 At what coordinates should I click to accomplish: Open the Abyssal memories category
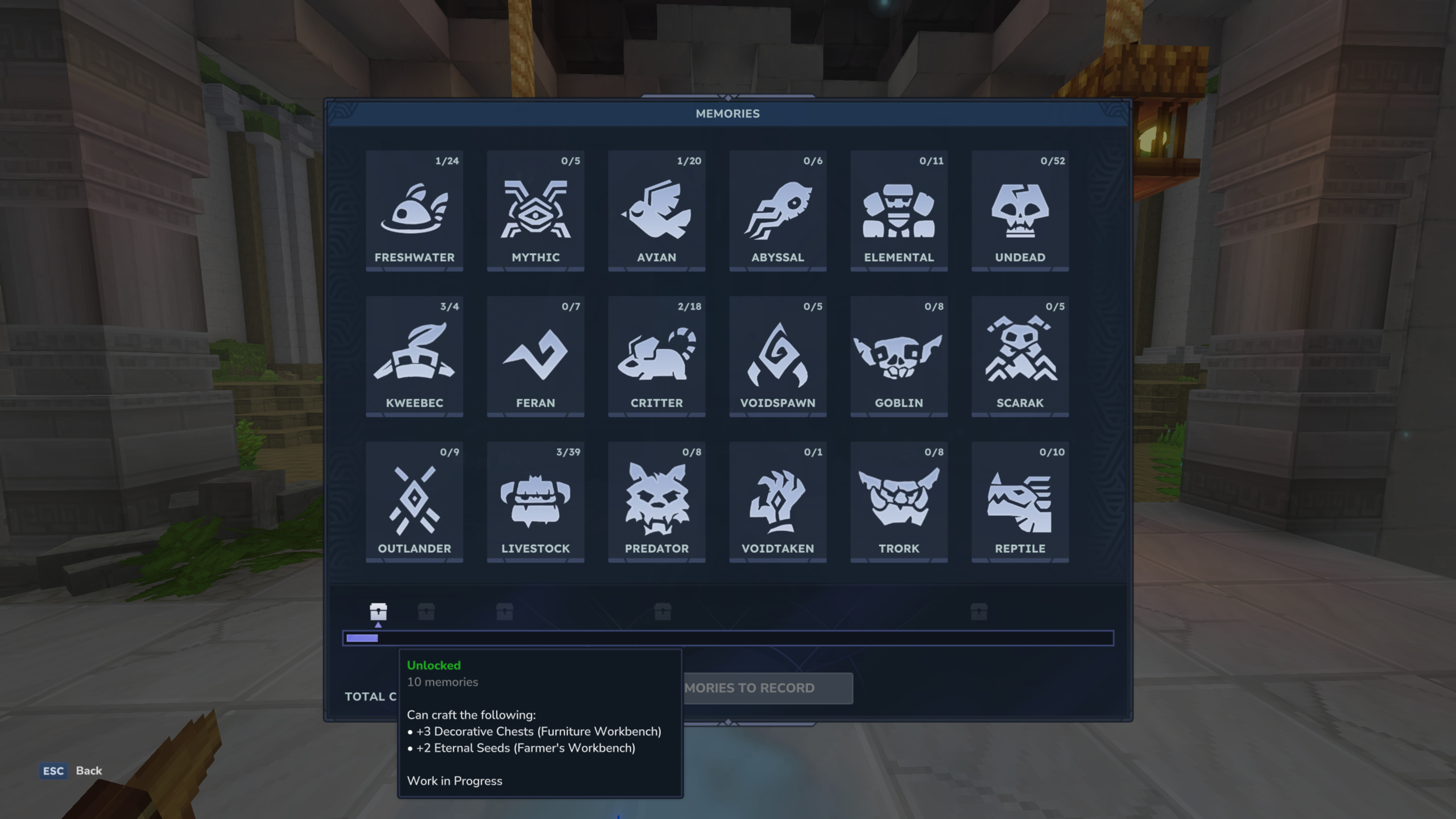point(777,212)
